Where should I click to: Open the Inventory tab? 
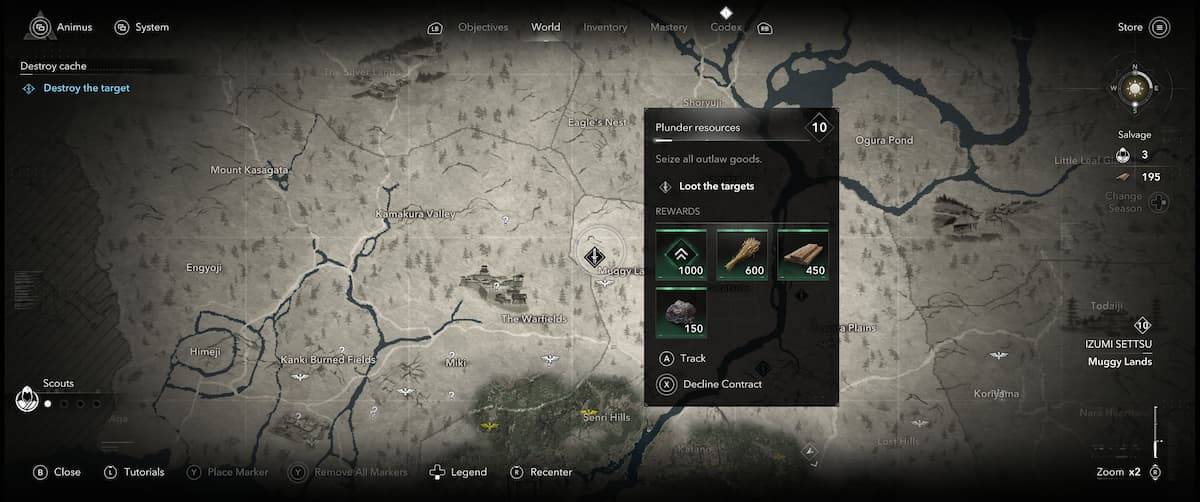pyautogui.click(x=605, y=27)
